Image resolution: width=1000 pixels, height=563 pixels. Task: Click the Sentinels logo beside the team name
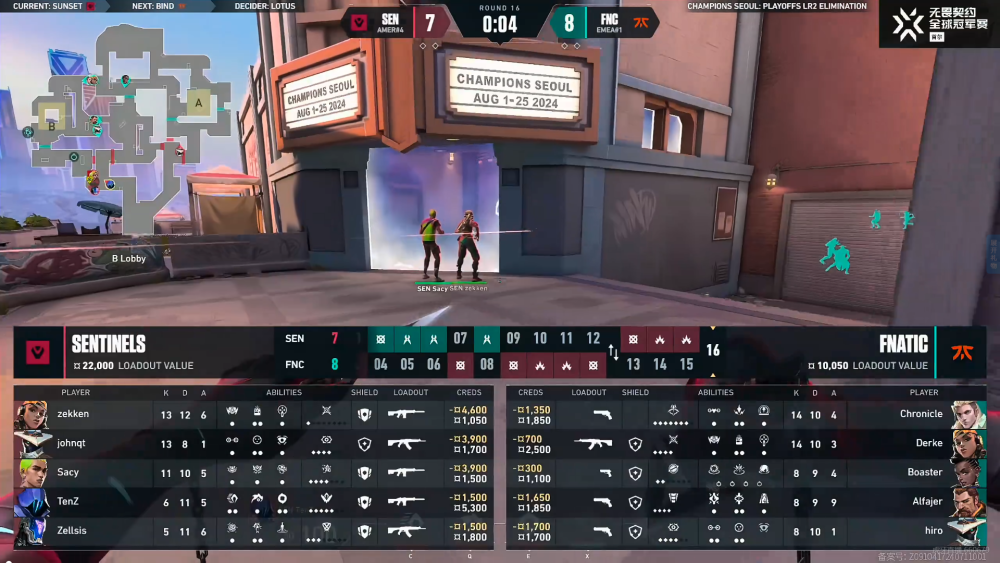click(39, 352)
